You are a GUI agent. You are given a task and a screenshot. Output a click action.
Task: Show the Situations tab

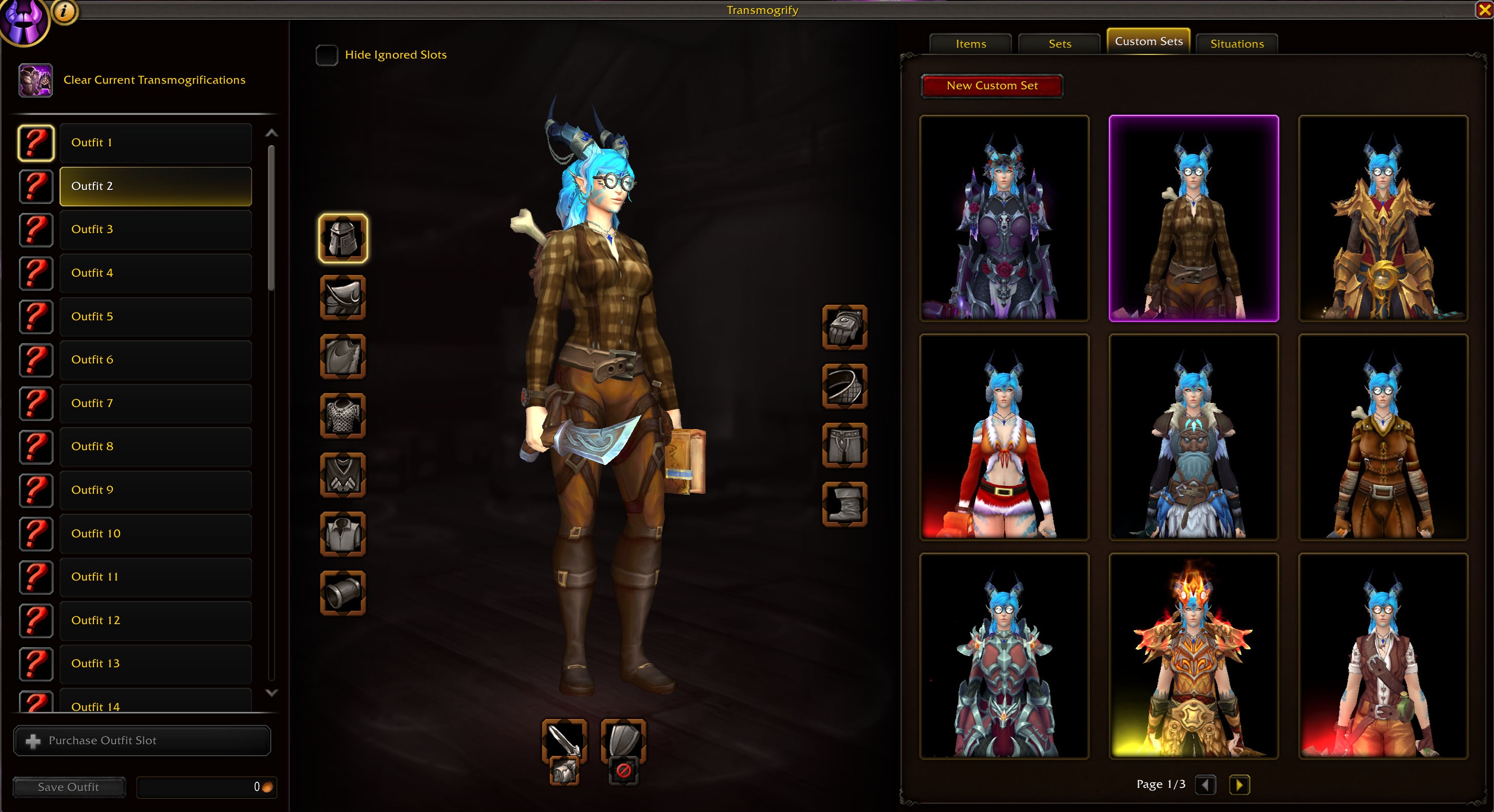tap(1236, 44)
